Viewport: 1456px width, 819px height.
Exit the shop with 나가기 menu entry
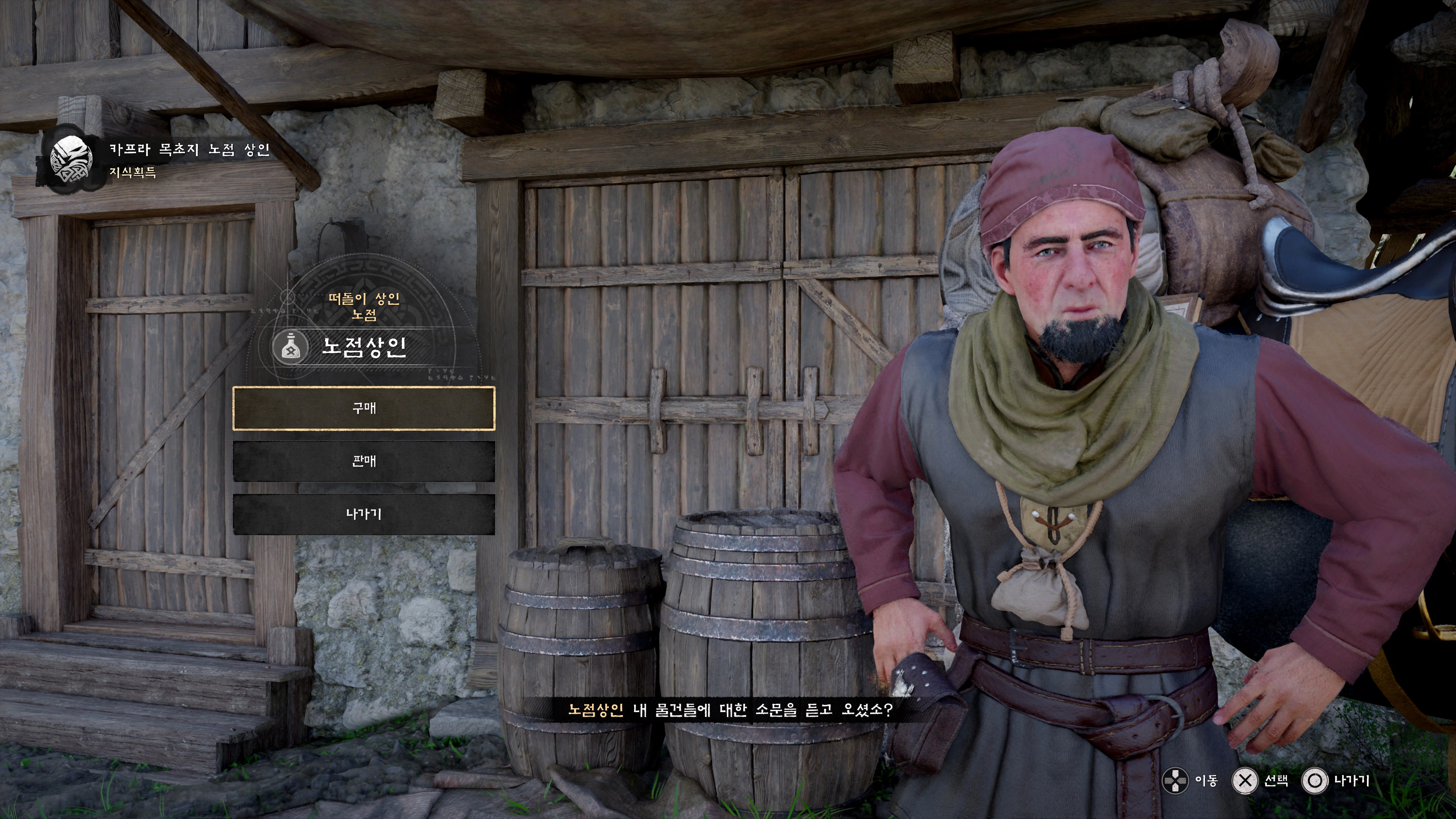point(364,514)
